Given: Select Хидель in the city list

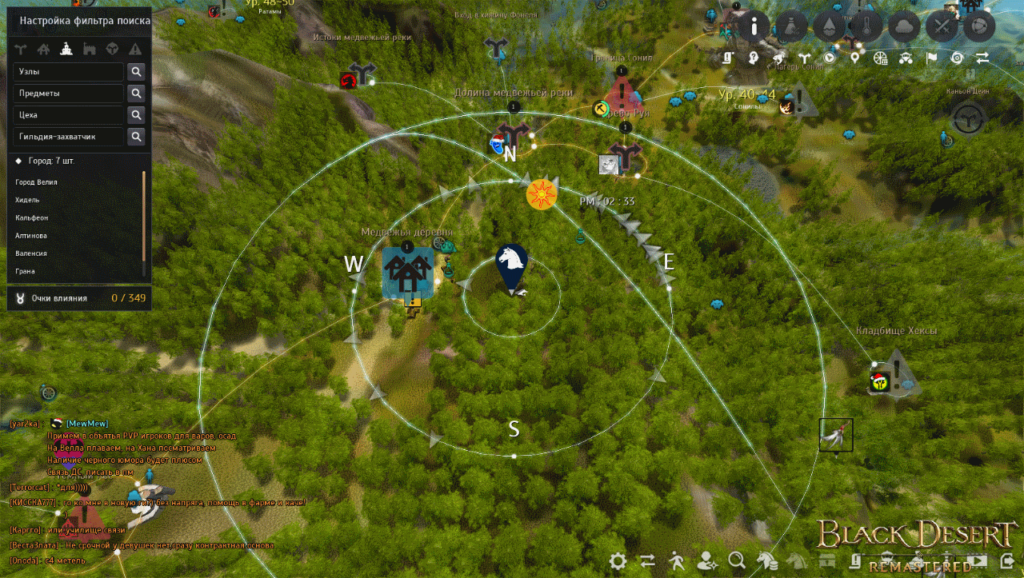Looking at the screenshot, I should click(x=28, y=200).
